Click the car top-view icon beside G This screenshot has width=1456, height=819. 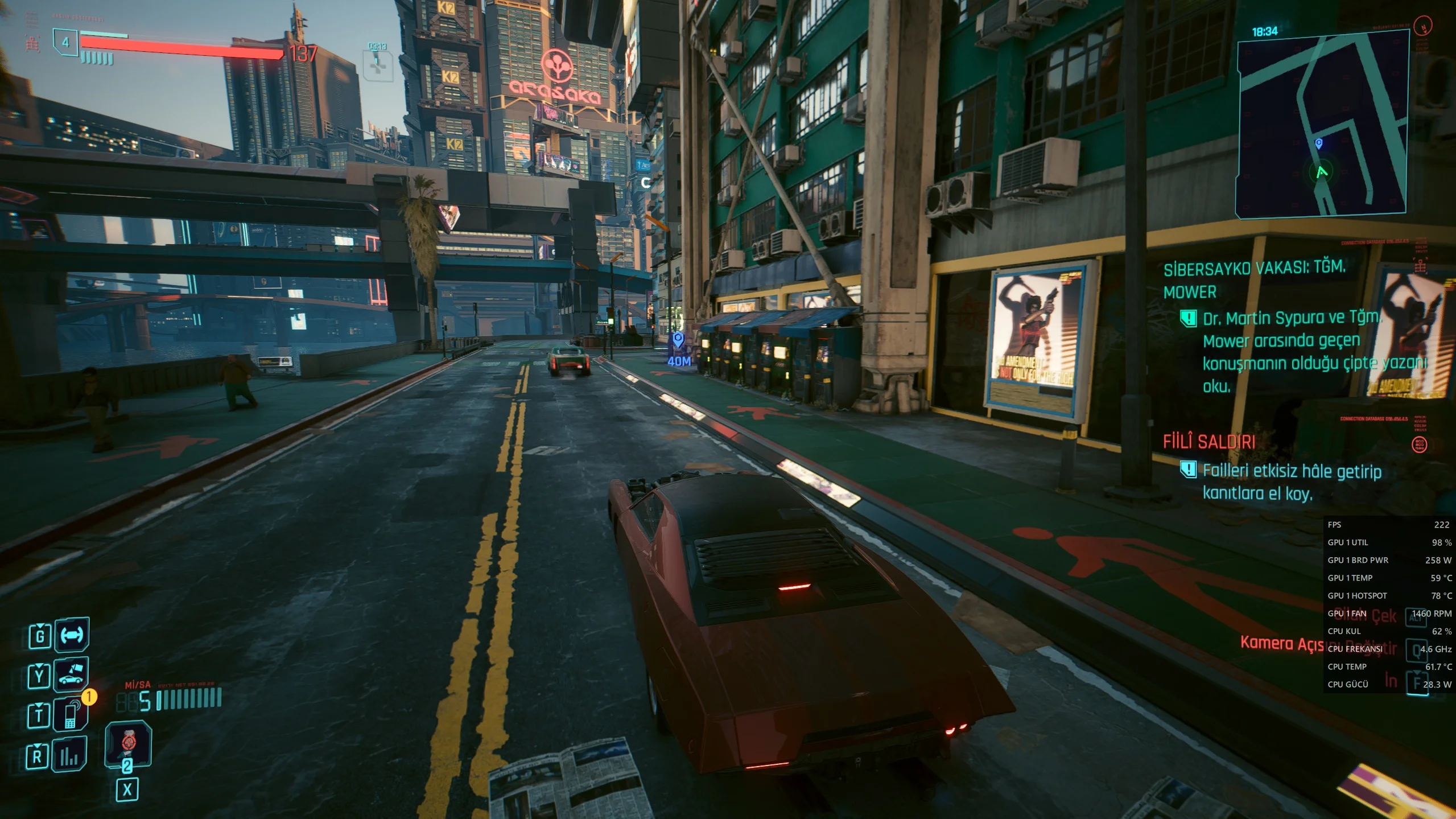[x=72, y=635]
